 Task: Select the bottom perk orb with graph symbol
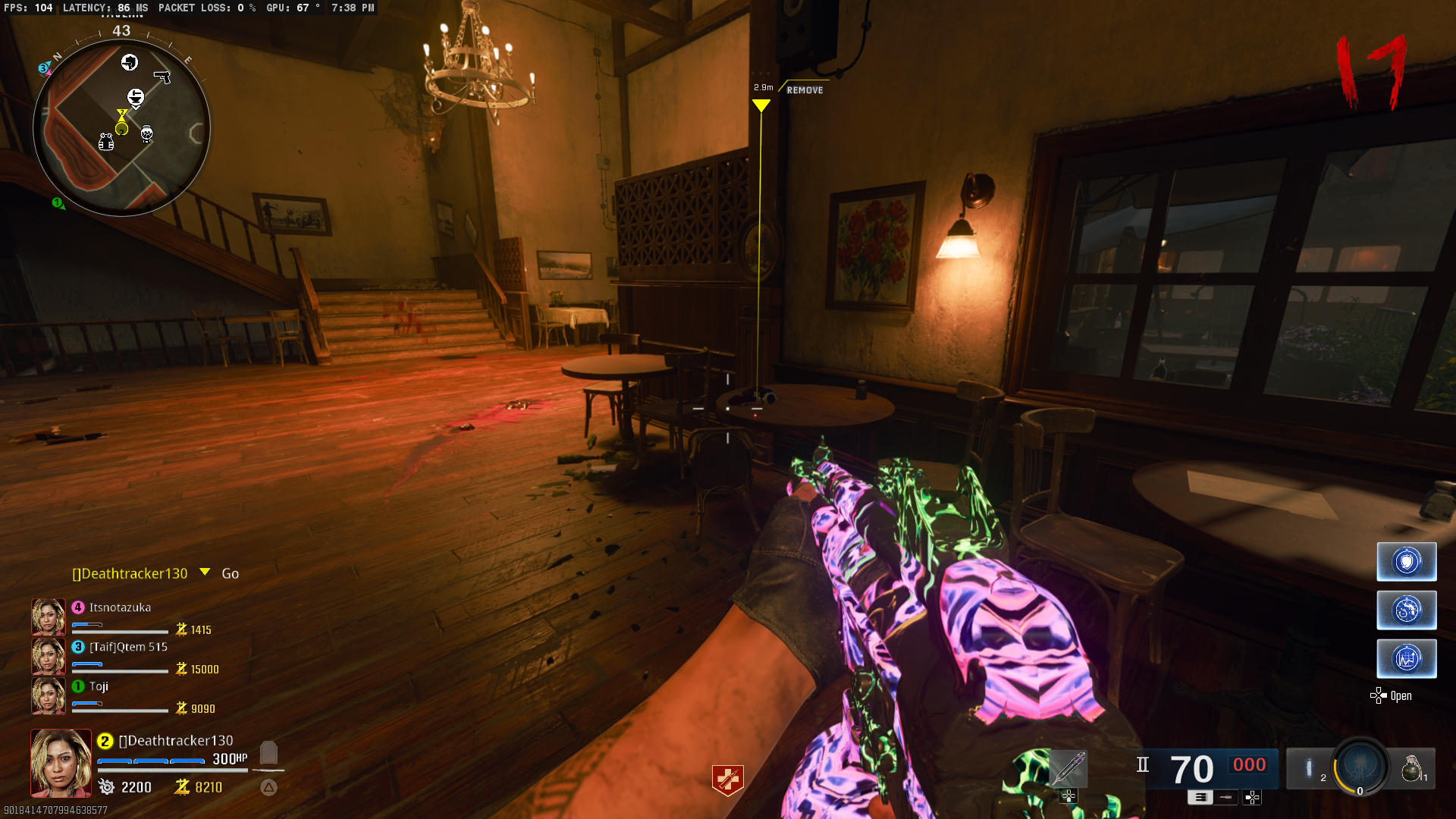point(1407,658)
